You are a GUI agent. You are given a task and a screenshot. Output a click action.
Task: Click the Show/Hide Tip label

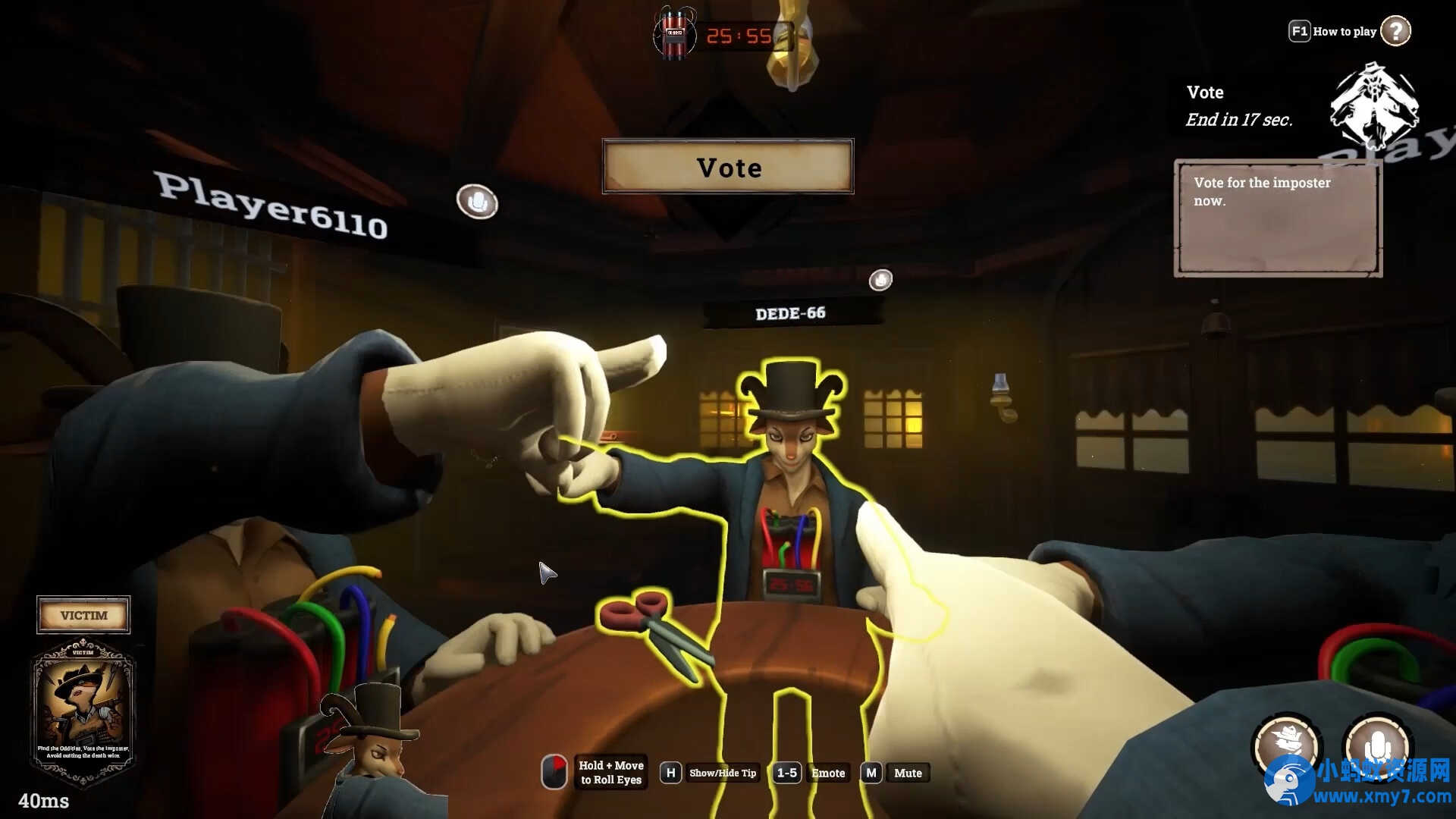(723, 773)
